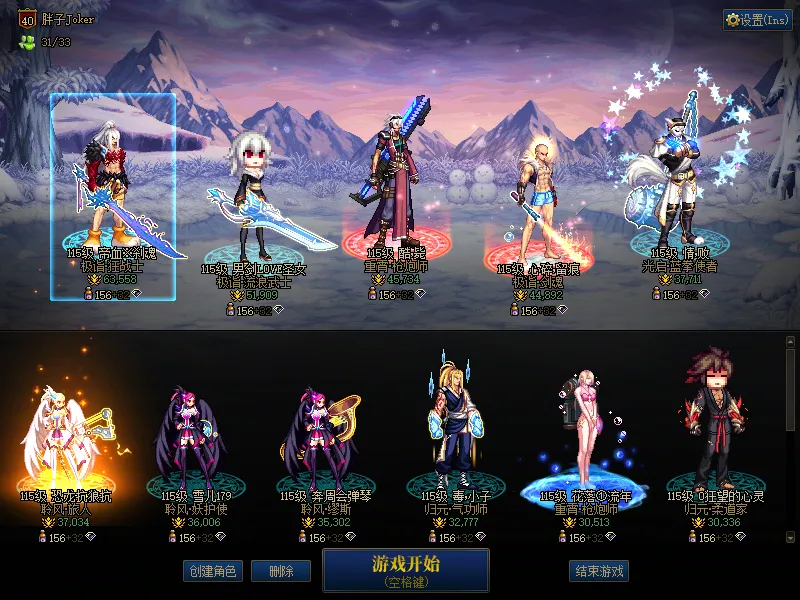Image resolution: width=800 pixels, height=600 pixels.
Task: Open 创建角色 to create a character
Action: [x=212, y=572]
